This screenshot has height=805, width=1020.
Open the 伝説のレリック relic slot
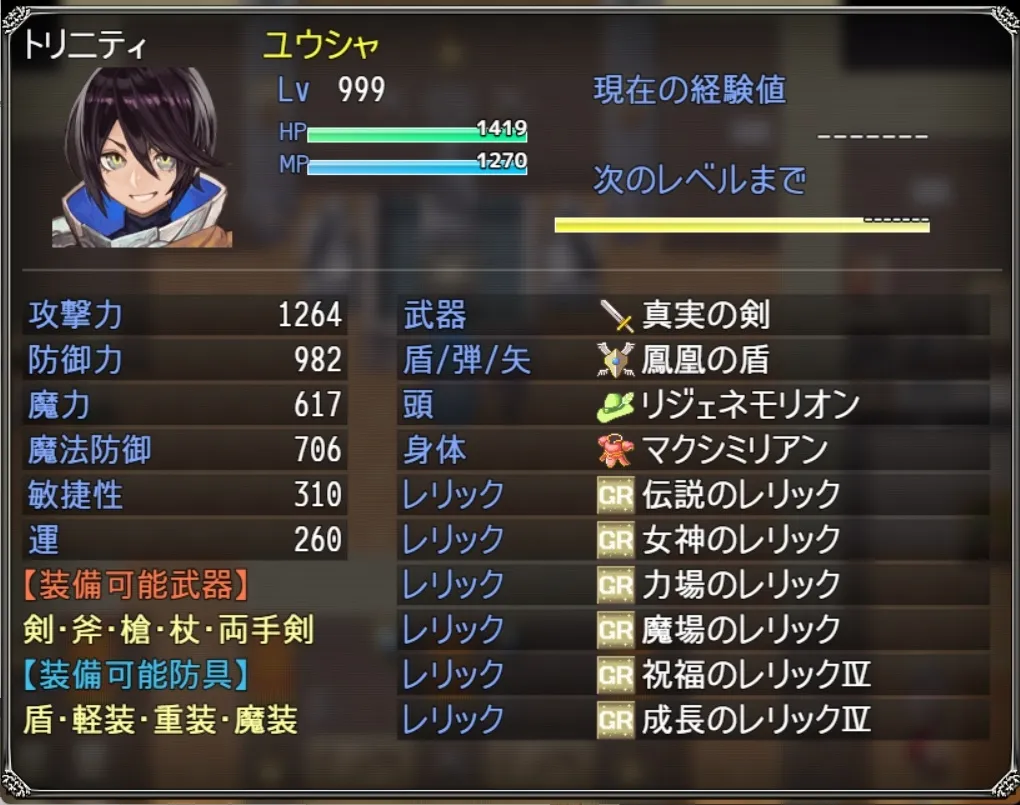tap(740, 495)
